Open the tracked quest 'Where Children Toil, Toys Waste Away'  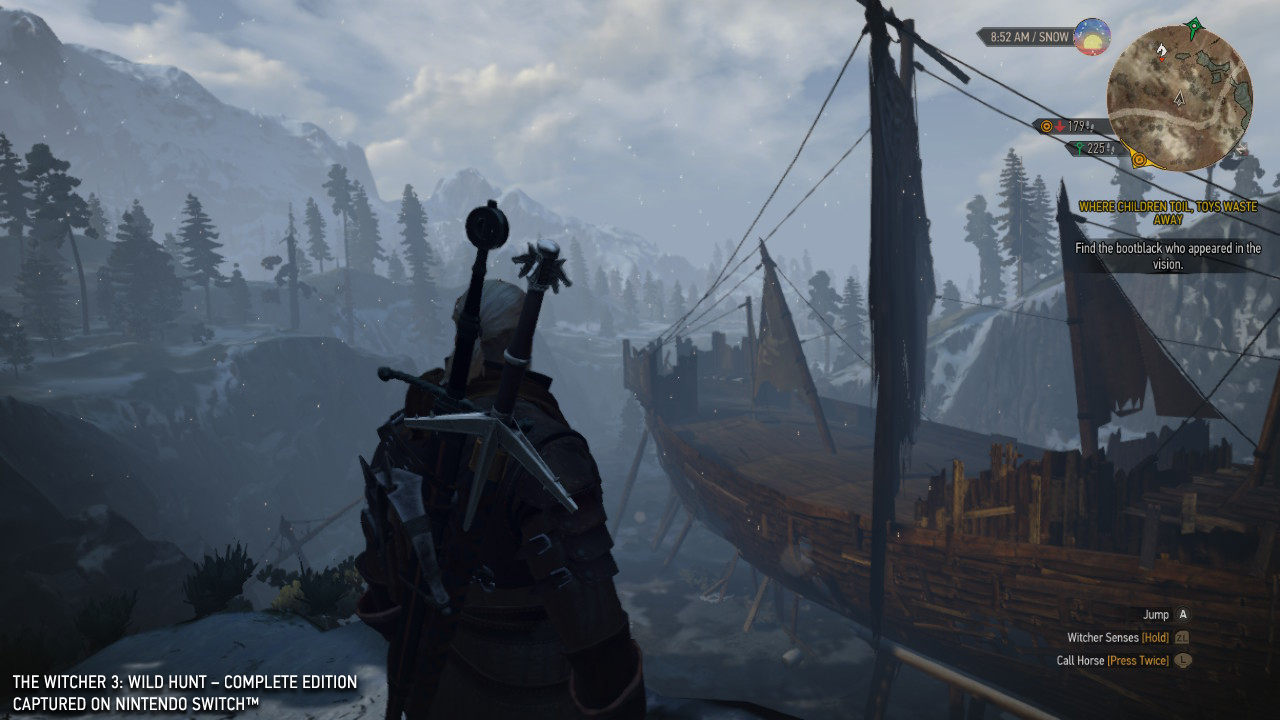click(x=1168, y=213)
